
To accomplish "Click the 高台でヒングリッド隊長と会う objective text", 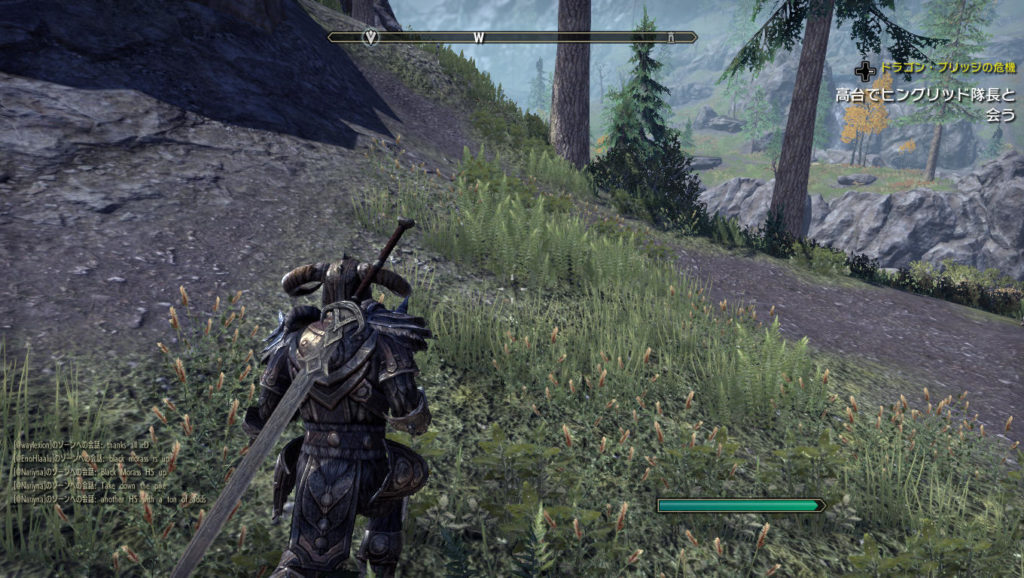I will click(925, 105).
